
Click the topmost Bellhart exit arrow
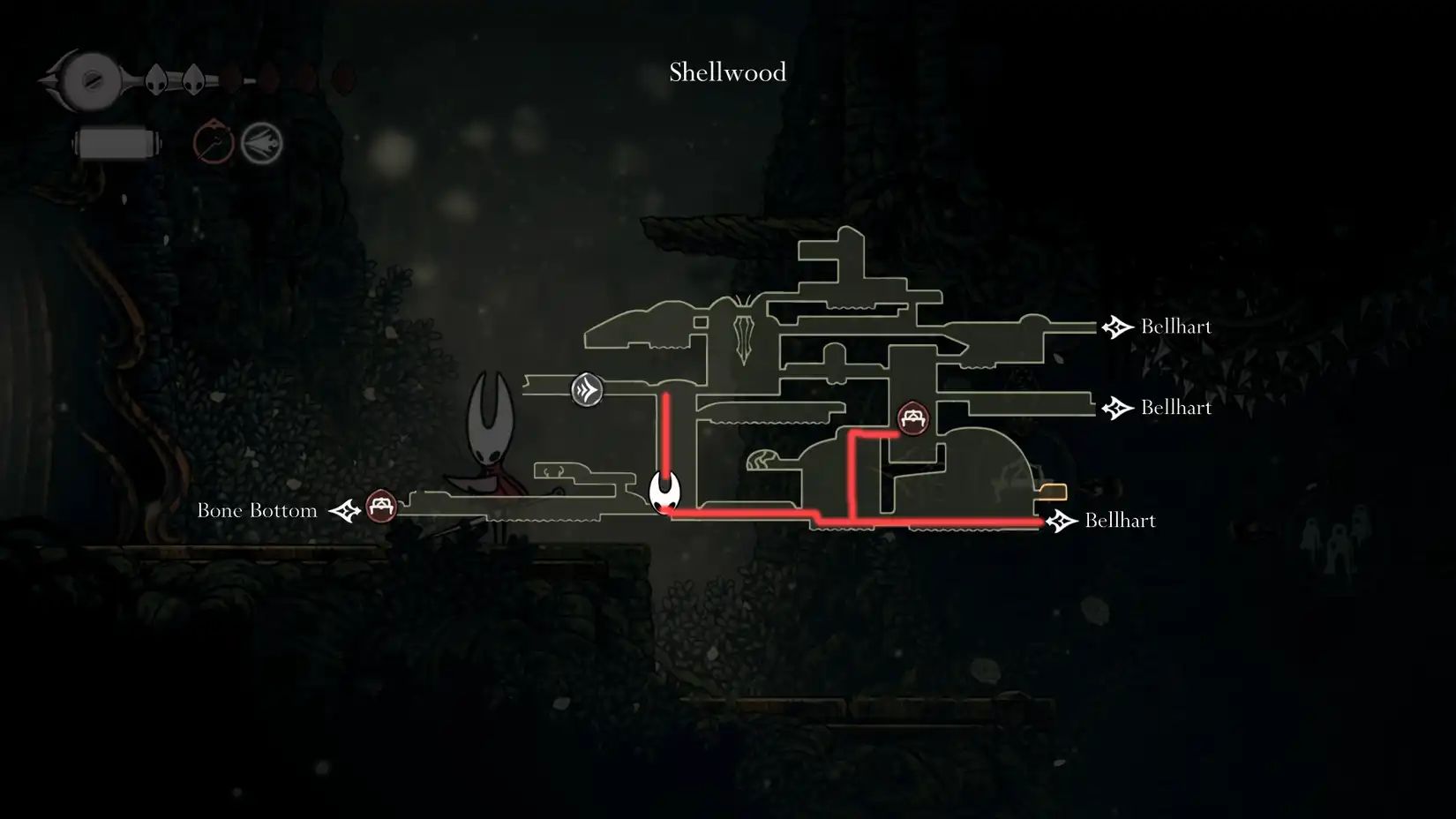pos(1118,327)
